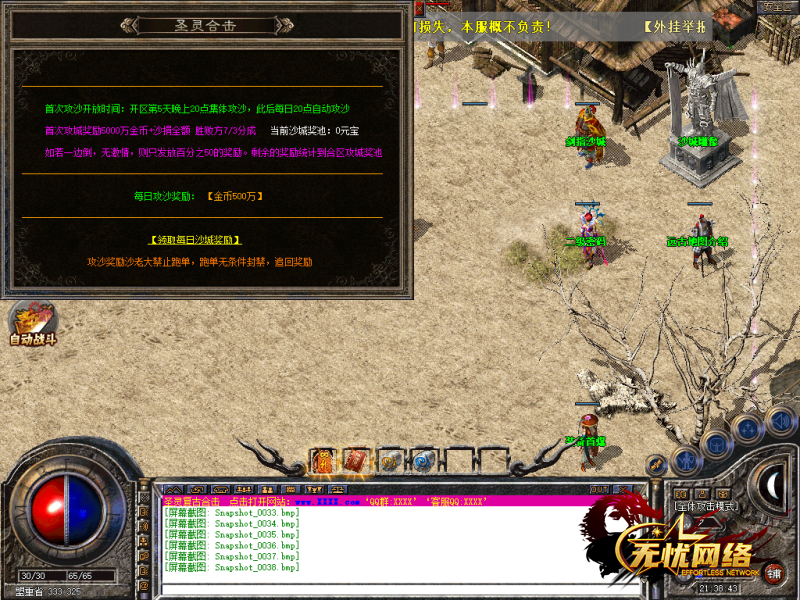
Task: Use the orange talisman hotbar item
Action: (x=323, y=461)
